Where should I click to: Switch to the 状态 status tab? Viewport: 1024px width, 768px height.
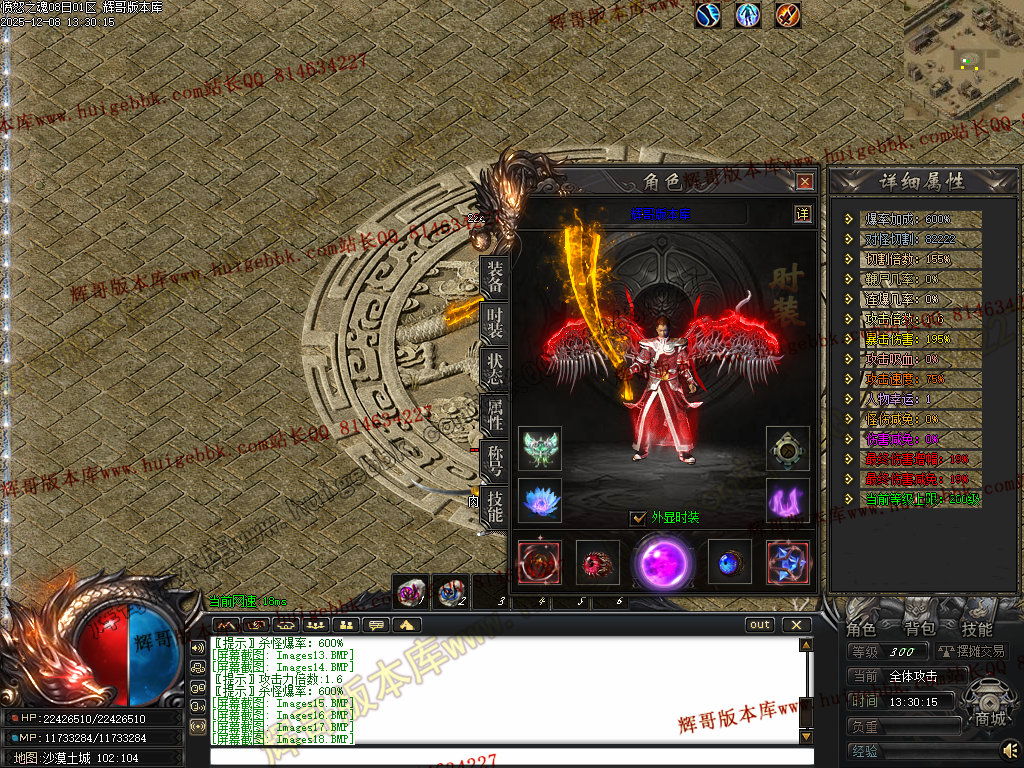[494, 367]
